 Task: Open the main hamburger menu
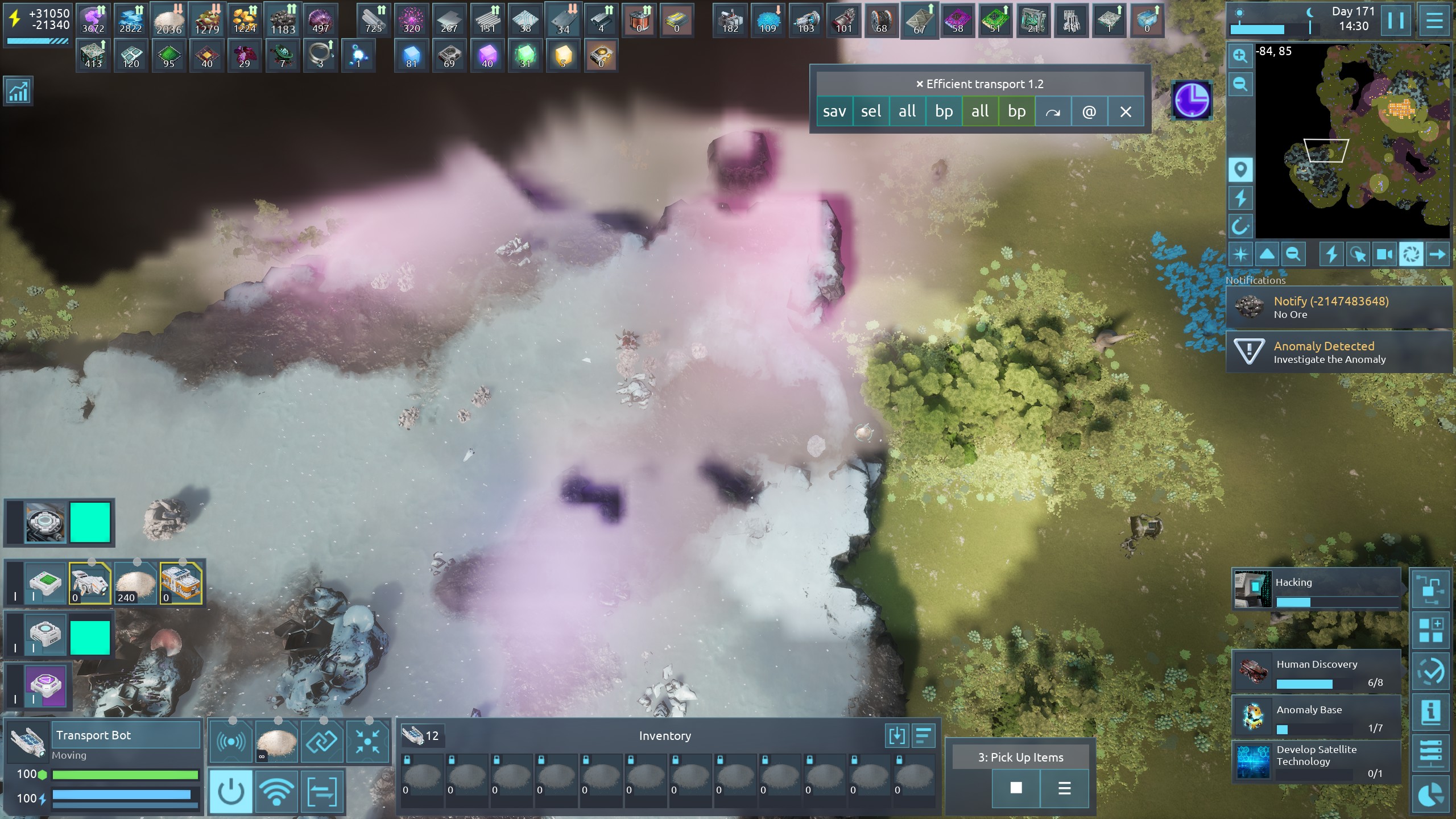pyautogui.click(x=1434, y=21)
